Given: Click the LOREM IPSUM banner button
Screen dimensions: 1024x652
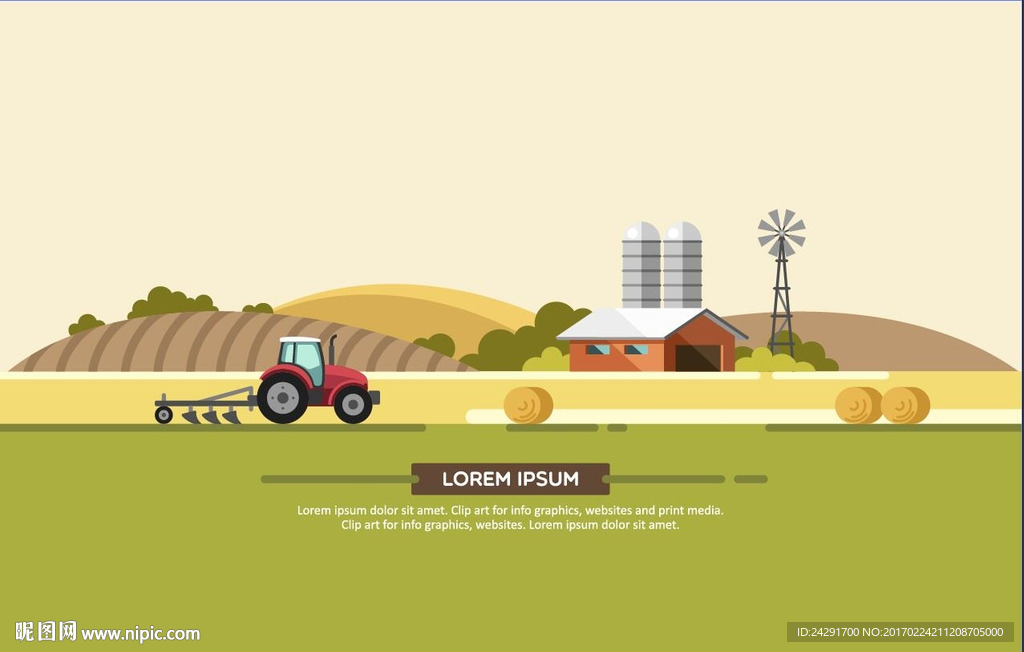Looking at the screenshot, I should point(510,479).
